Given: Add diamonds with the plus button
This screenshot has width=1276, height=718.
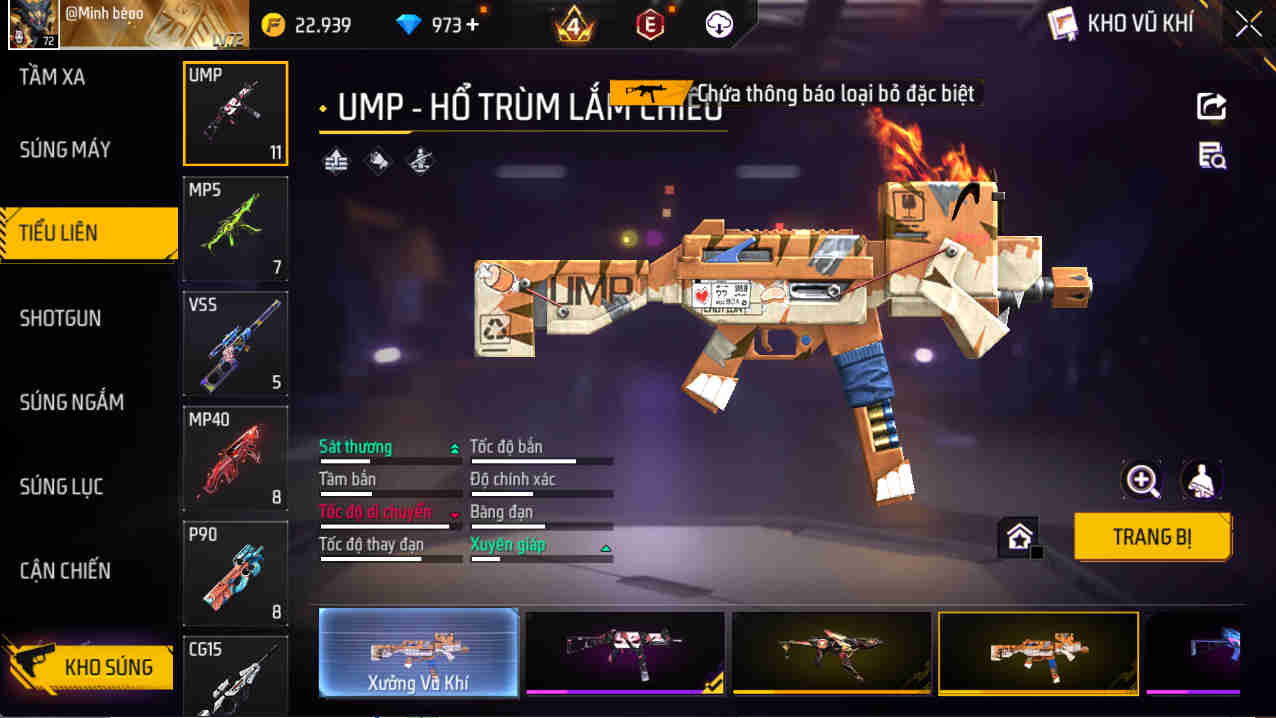Looking at the screenshot, I should (x=473, y=25).
